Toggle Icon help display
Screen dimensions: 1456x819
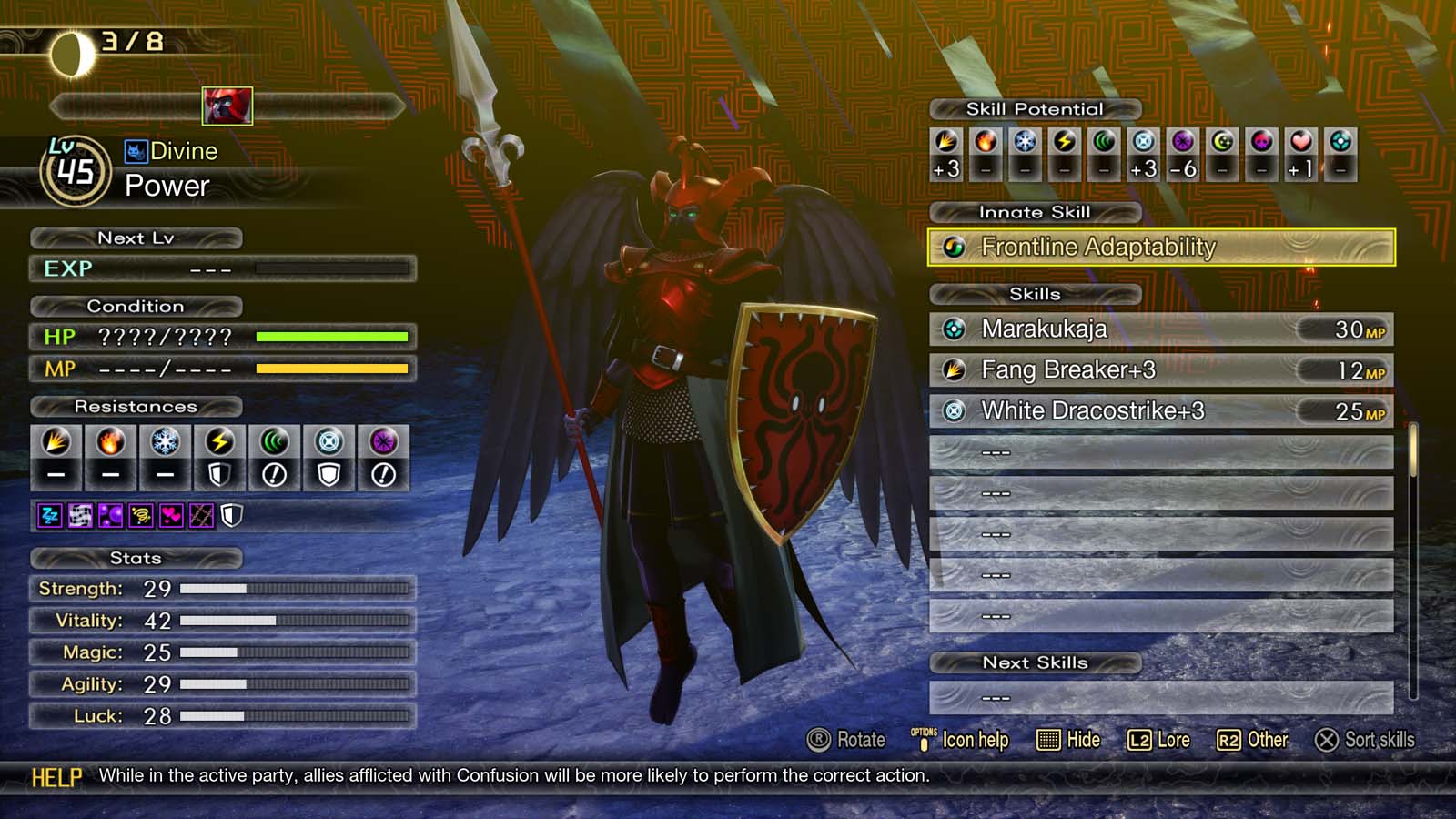coord(976,740)
